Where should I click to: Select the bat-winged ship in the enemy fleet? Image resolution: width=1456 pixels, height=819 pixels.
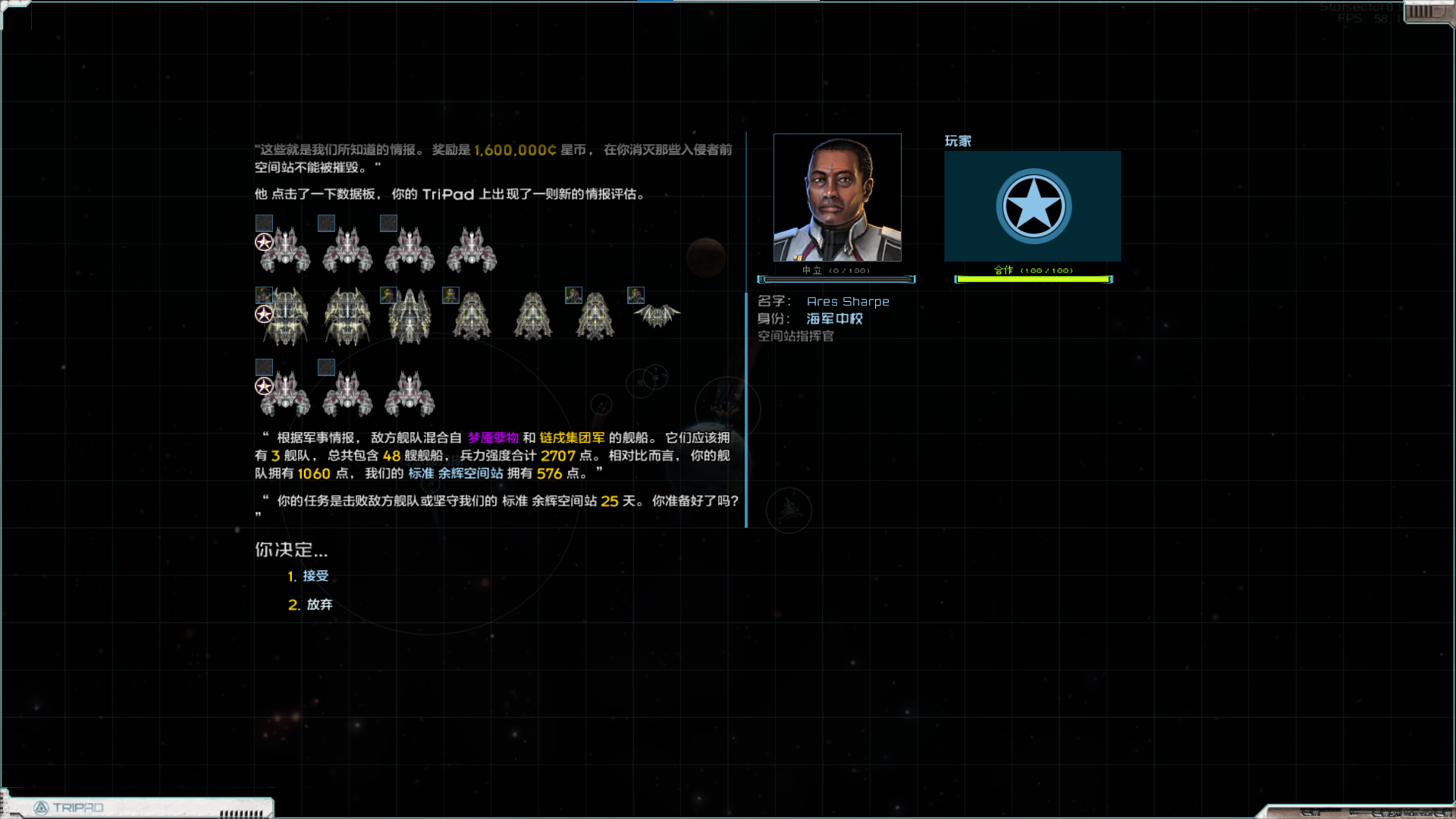click(657, 315)
